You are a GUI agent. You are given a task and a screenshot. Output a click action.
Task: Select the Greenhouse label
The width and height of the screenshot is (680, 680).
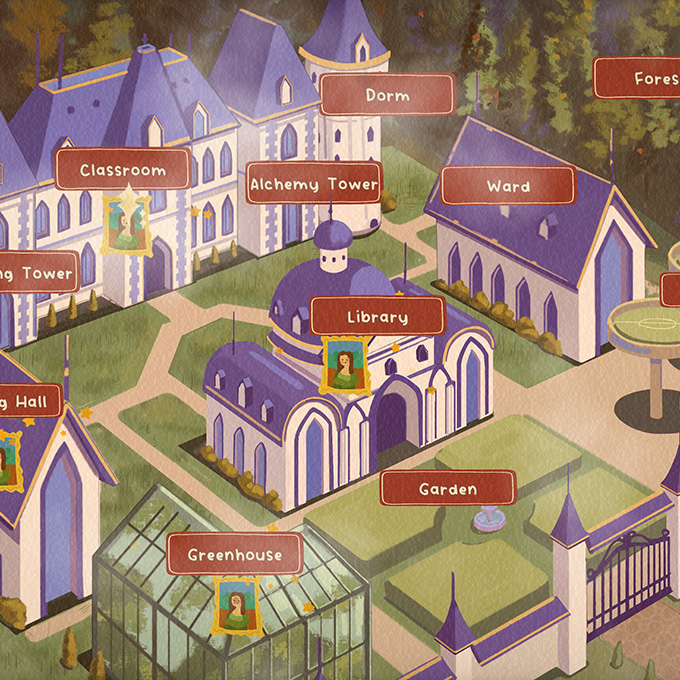(234, 554)
